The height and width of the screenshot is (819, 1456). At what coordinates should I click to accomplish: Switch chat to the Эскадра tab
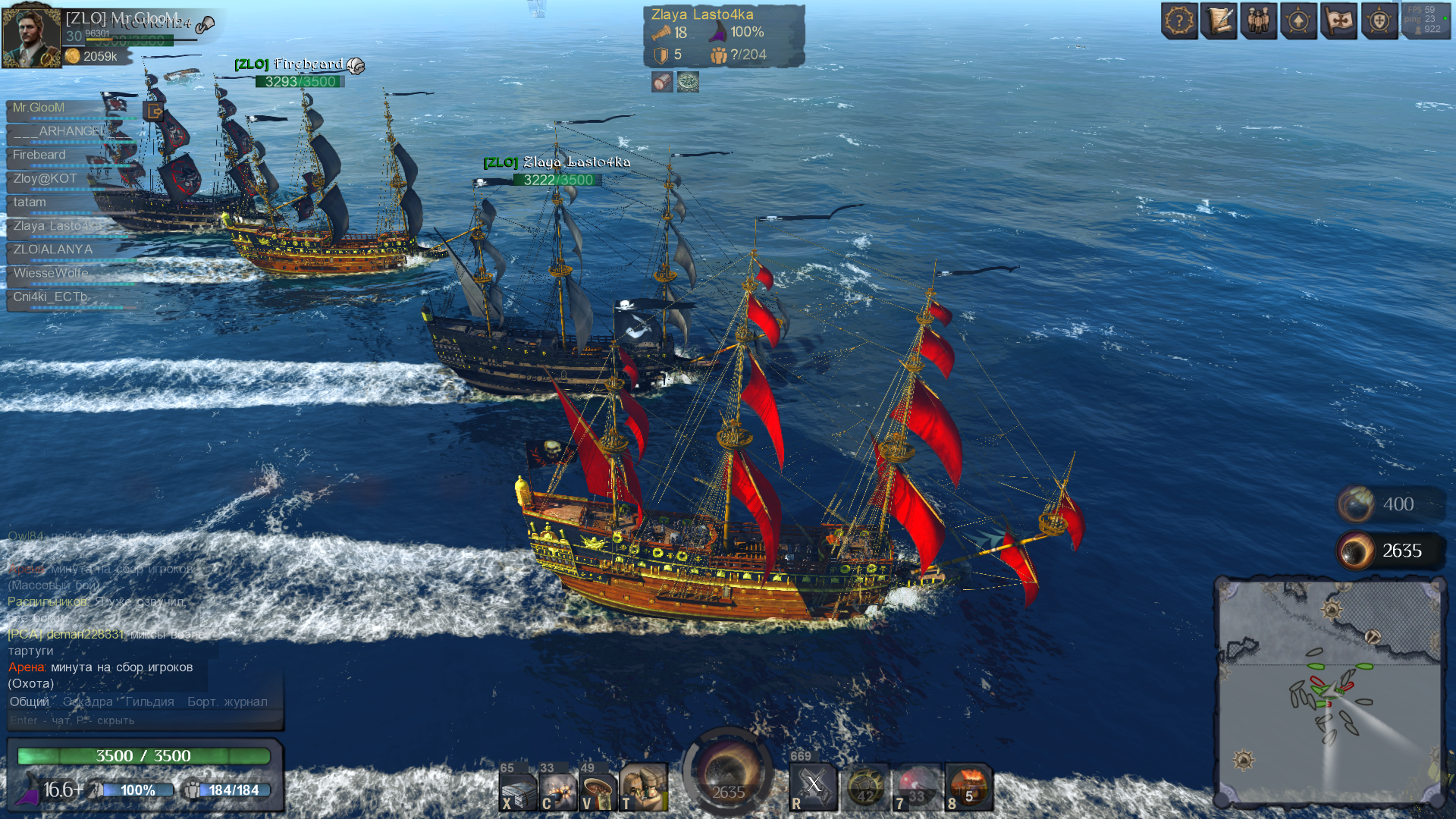tap(88, 702)
